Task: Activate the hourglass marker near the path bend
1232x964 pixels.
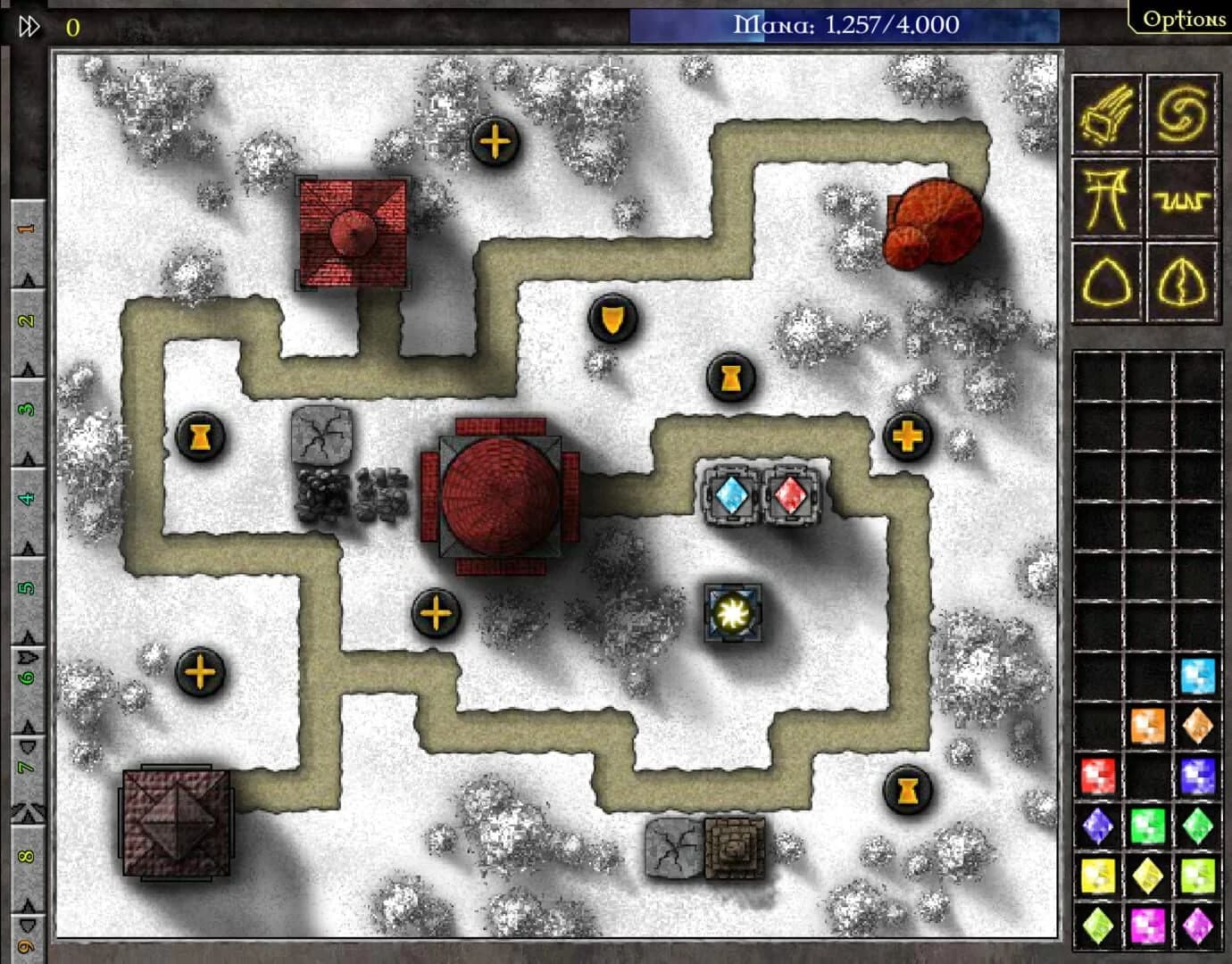Action: [x=730, y=378]
